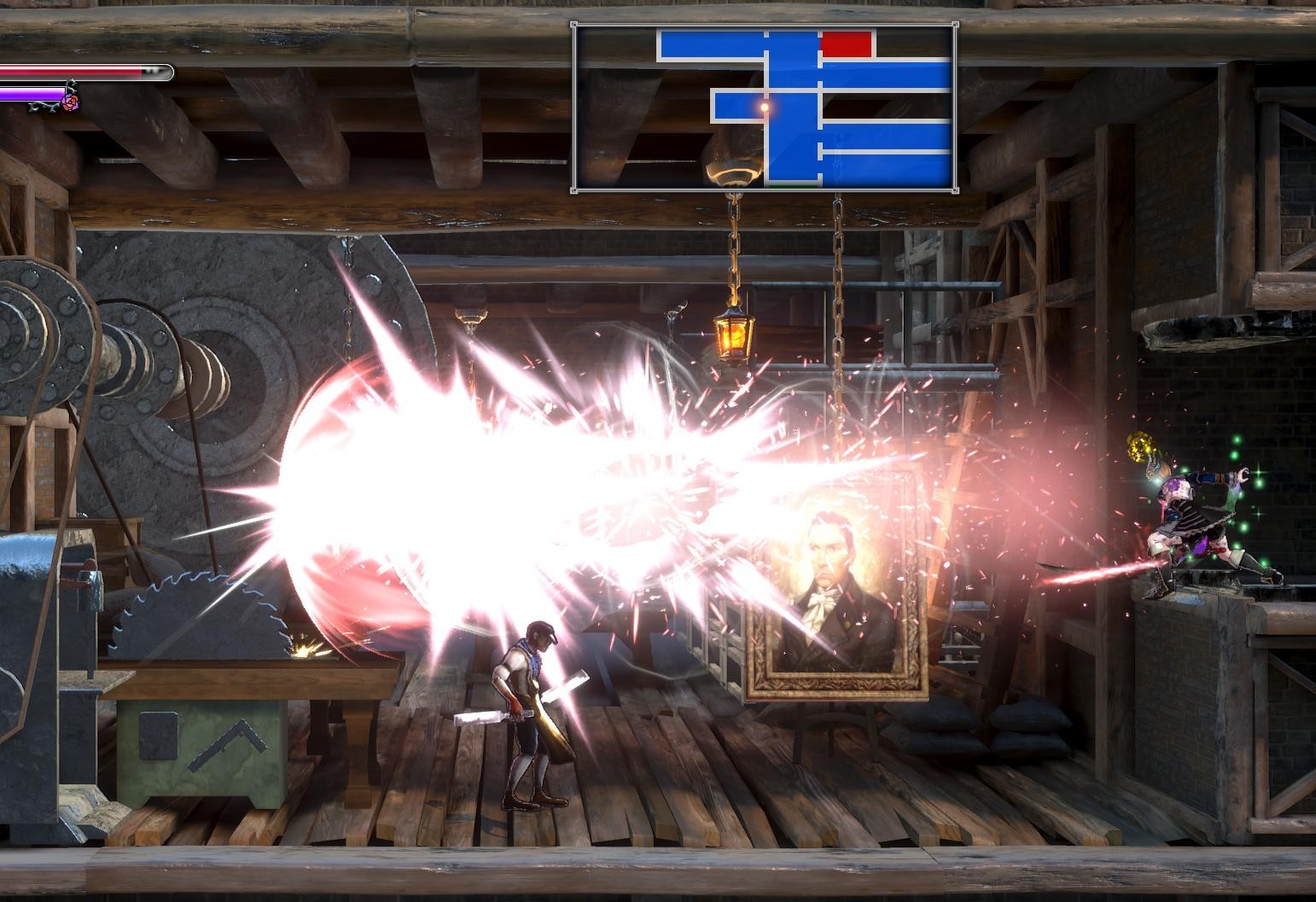Select the red room on the minimap
The width and height of the screenshot is (1316, 902).
click(x=846, y=44)
